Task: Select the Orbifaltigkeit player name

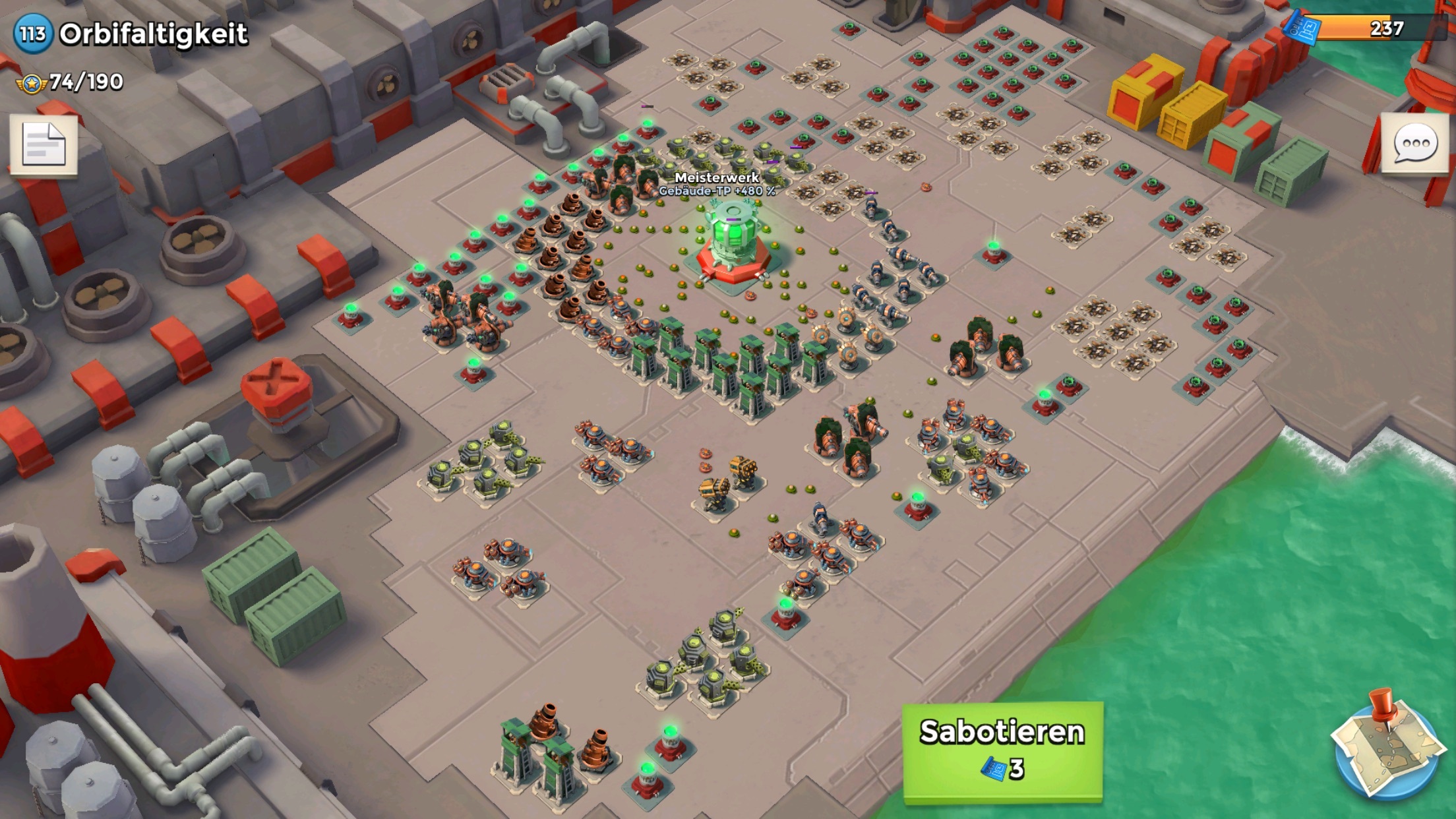Action: click(x=153, y=34)
